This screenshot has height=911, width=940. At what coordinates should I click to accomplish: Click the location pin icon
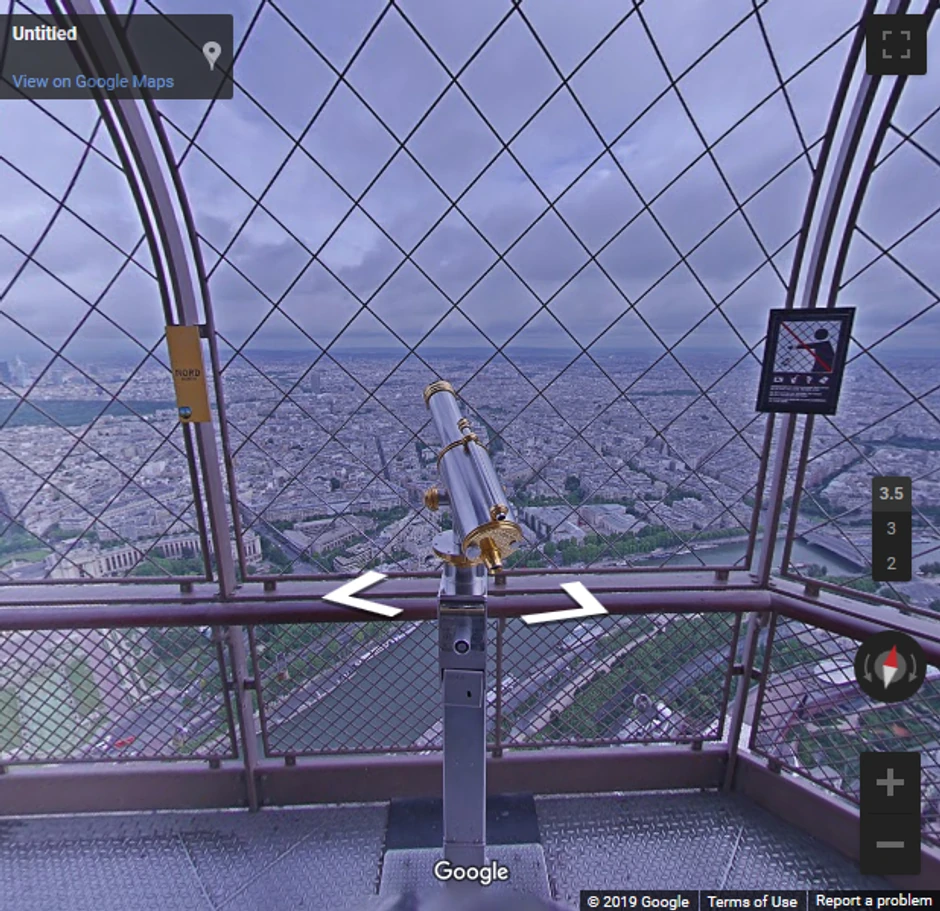211,54
